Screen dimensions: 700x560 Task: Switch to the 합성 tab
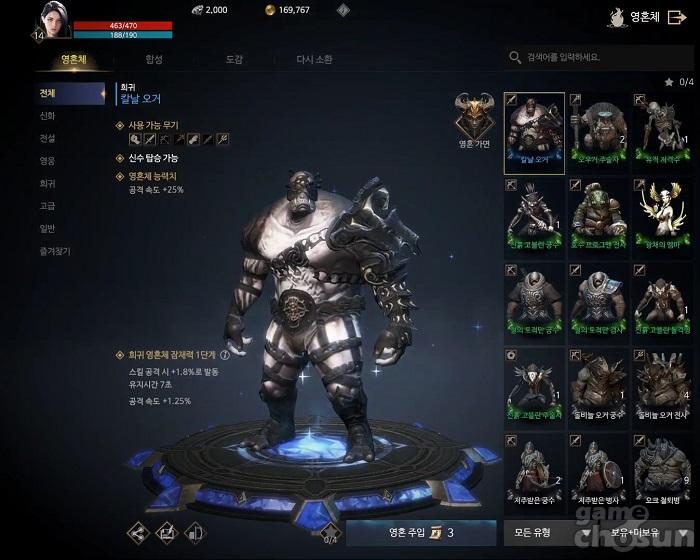point(153,60)
